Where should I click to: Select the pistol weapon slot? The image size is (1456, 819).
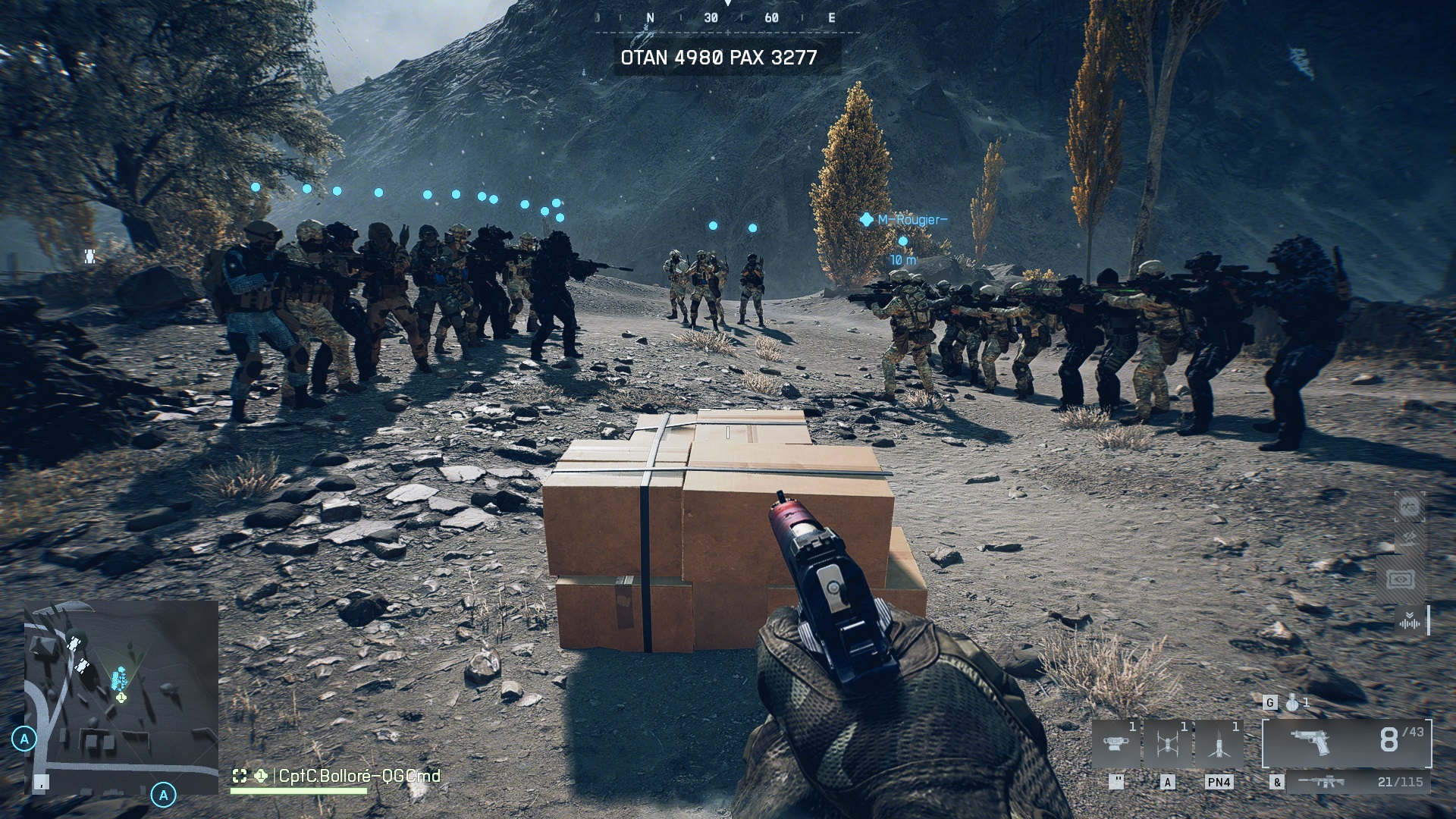[x=1347, y=742]
